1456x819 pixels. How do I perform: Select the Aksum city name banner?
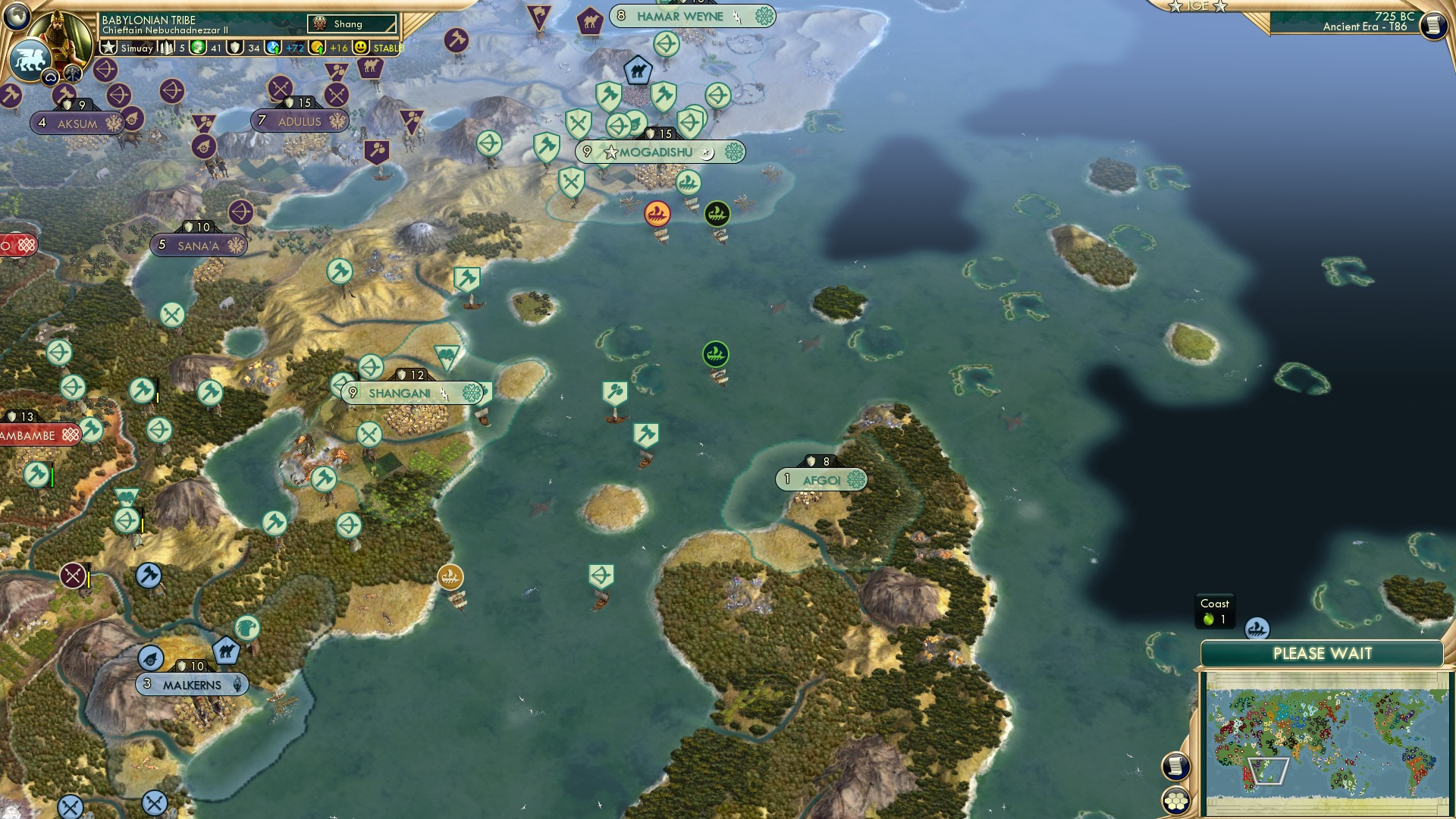[79, 122]
